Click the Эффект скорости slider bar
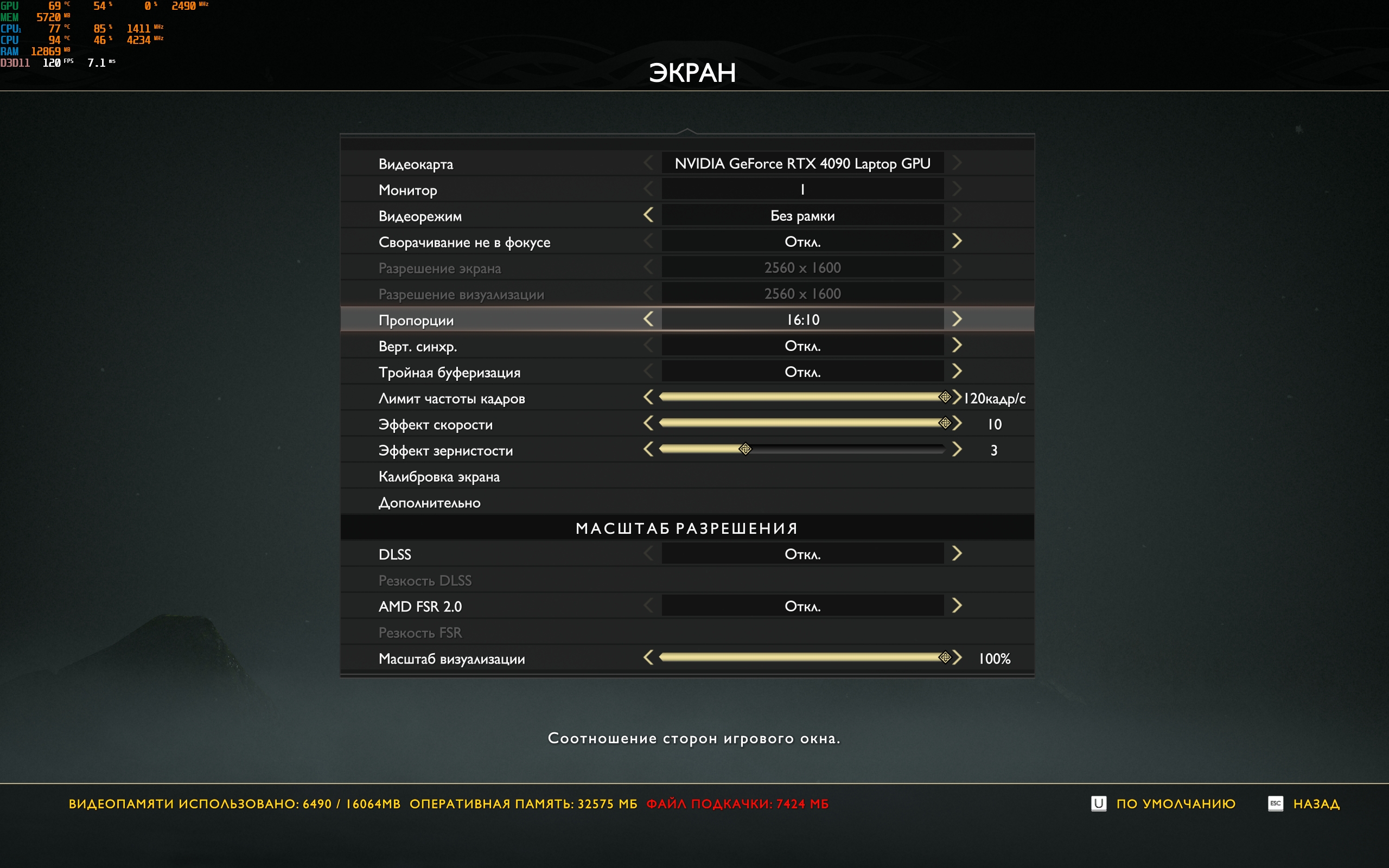The height and width of the screenshot is (868, 1389). pyautogui.click(x=802, y=423)
